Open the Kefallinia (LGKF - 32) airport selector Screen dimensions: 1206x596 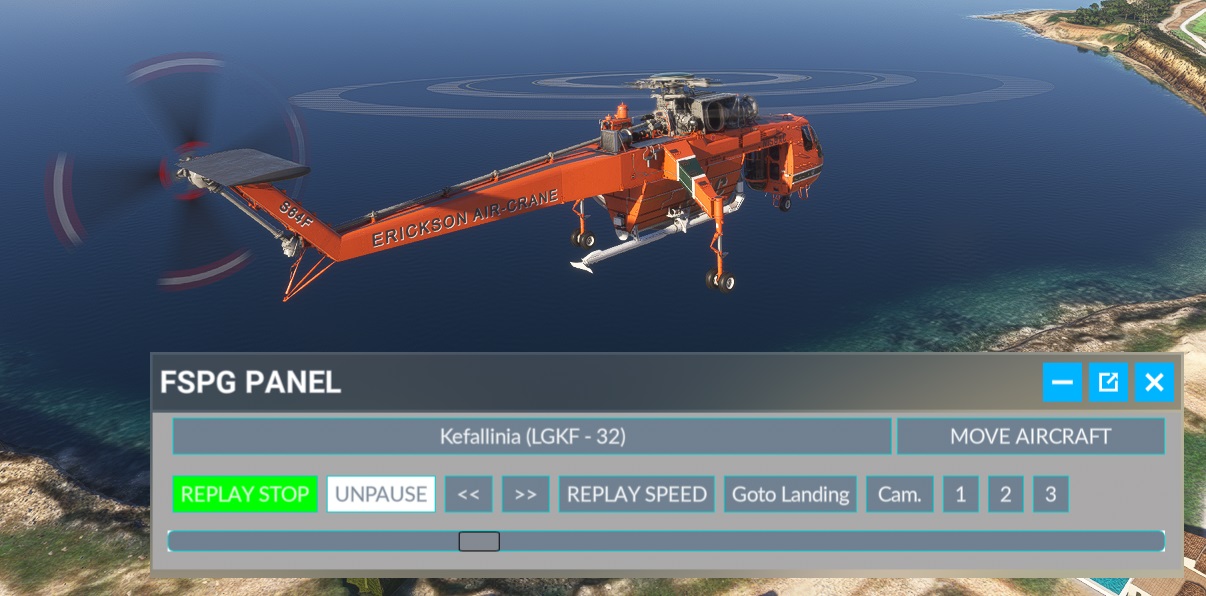click(532, 437)
